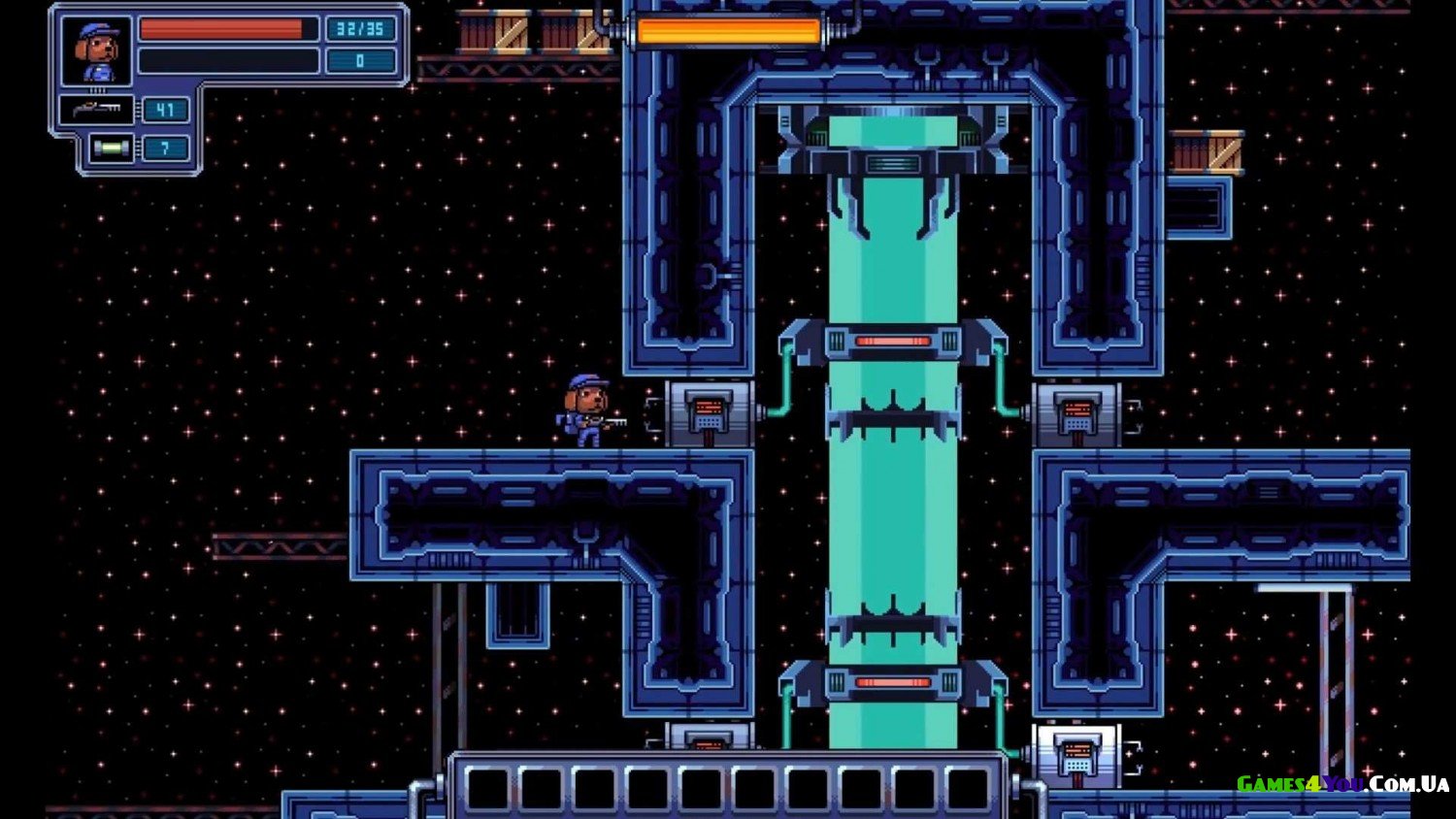Select the green energy cell item icon
This screenshot has width=1456, height=819.
tap(112, 148)
